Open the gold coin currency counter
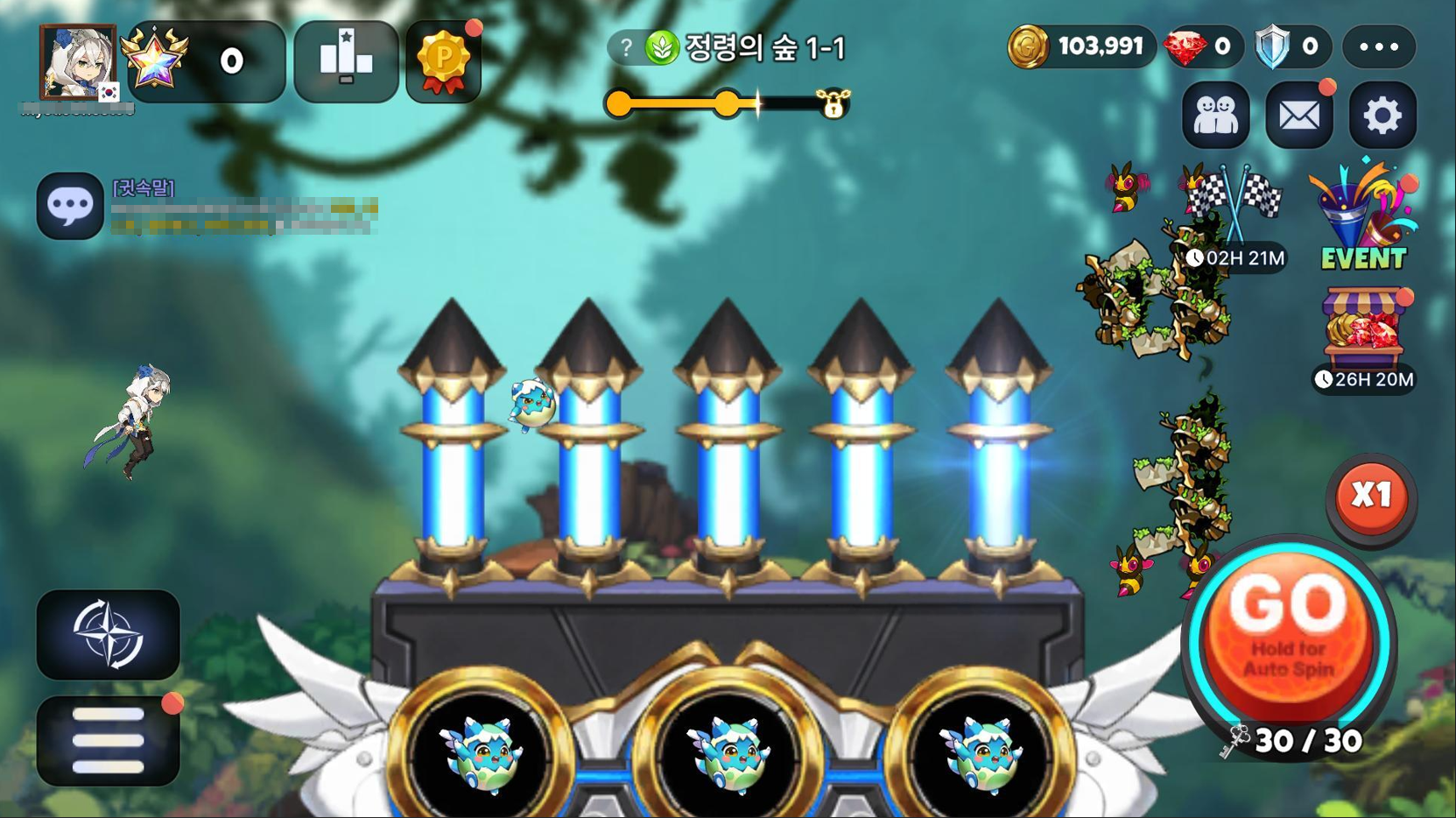1456x818 pixels. tap(1079, 46)
